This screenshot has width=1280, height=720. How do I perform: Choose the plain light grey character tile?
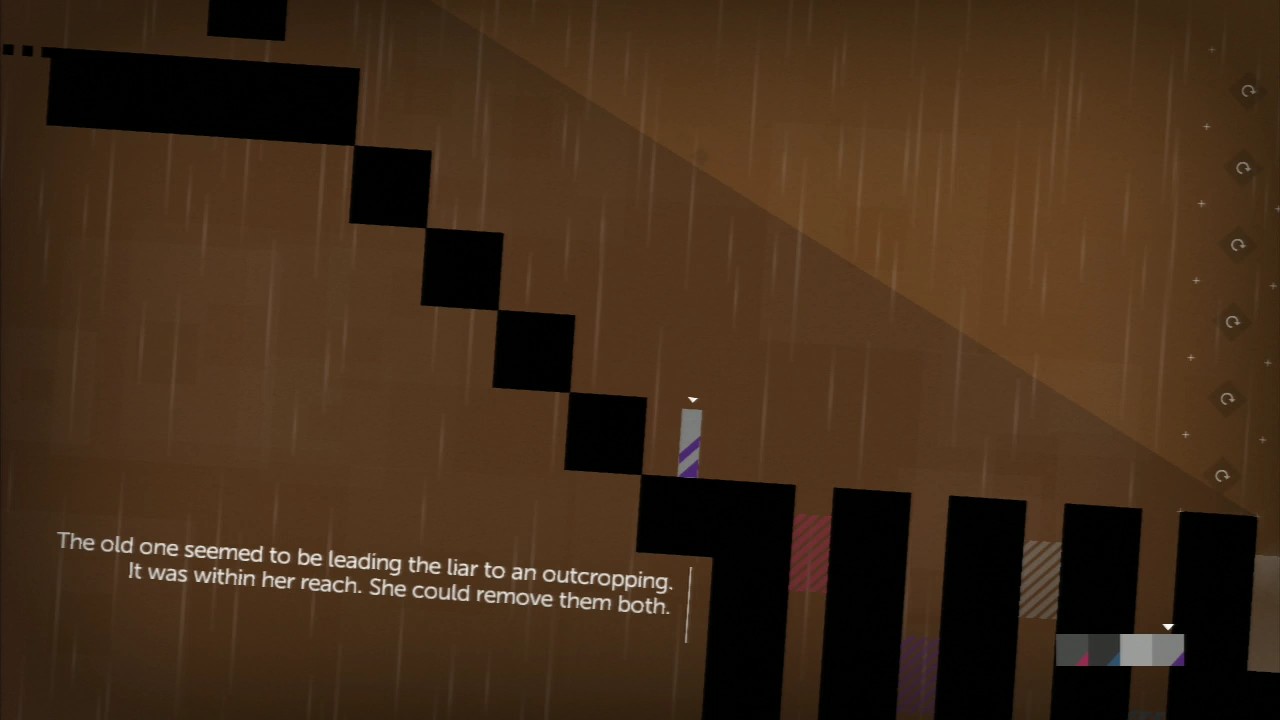1136,650
